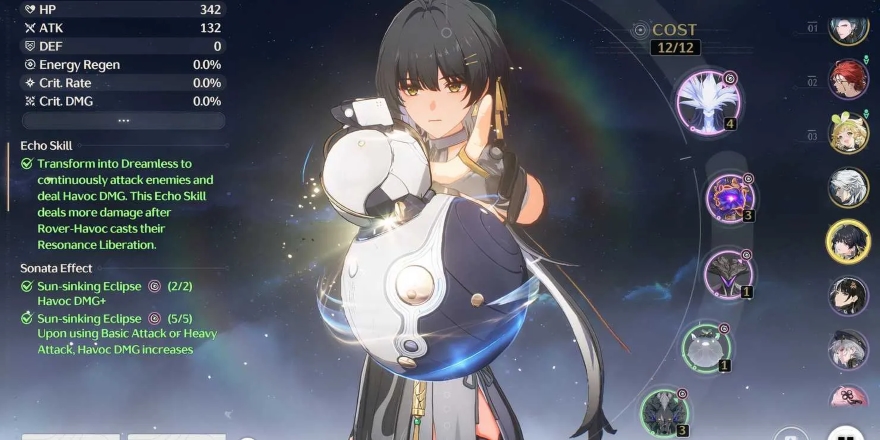Switch to the character portrait in slot 01

[x=847, y=26]
